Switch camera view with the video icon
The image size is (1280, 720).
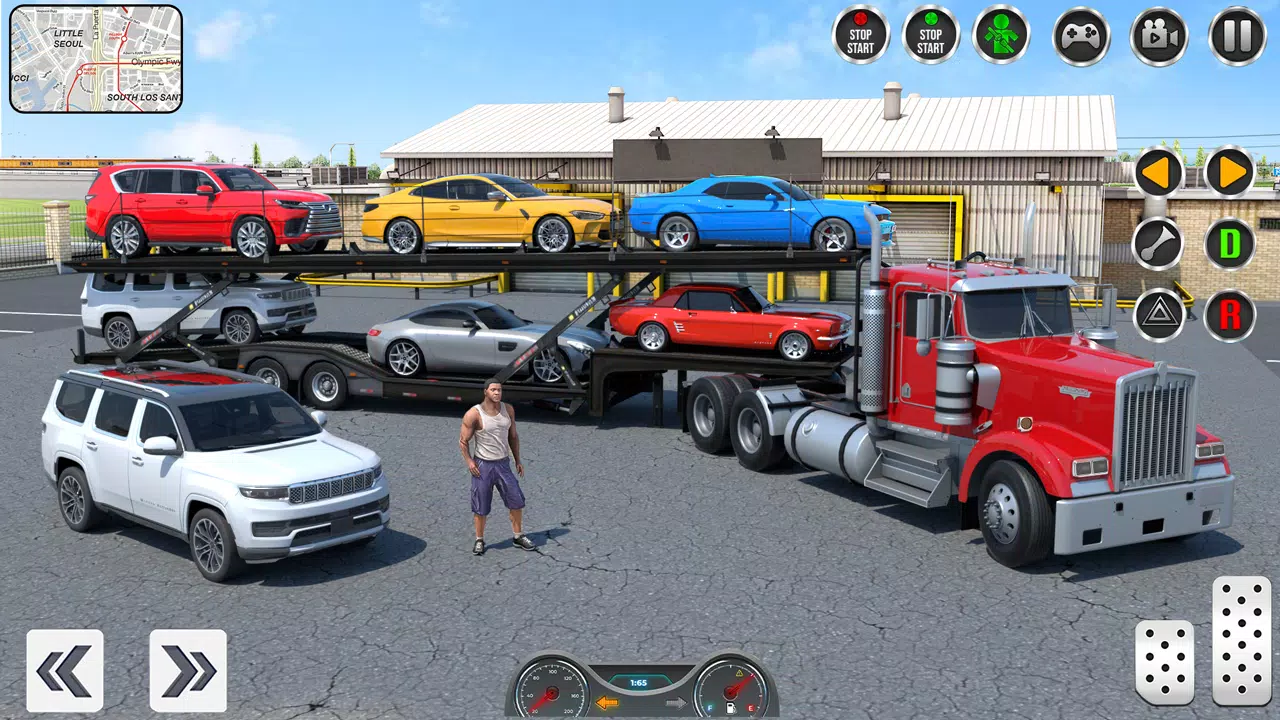[x=1158, y=35]
